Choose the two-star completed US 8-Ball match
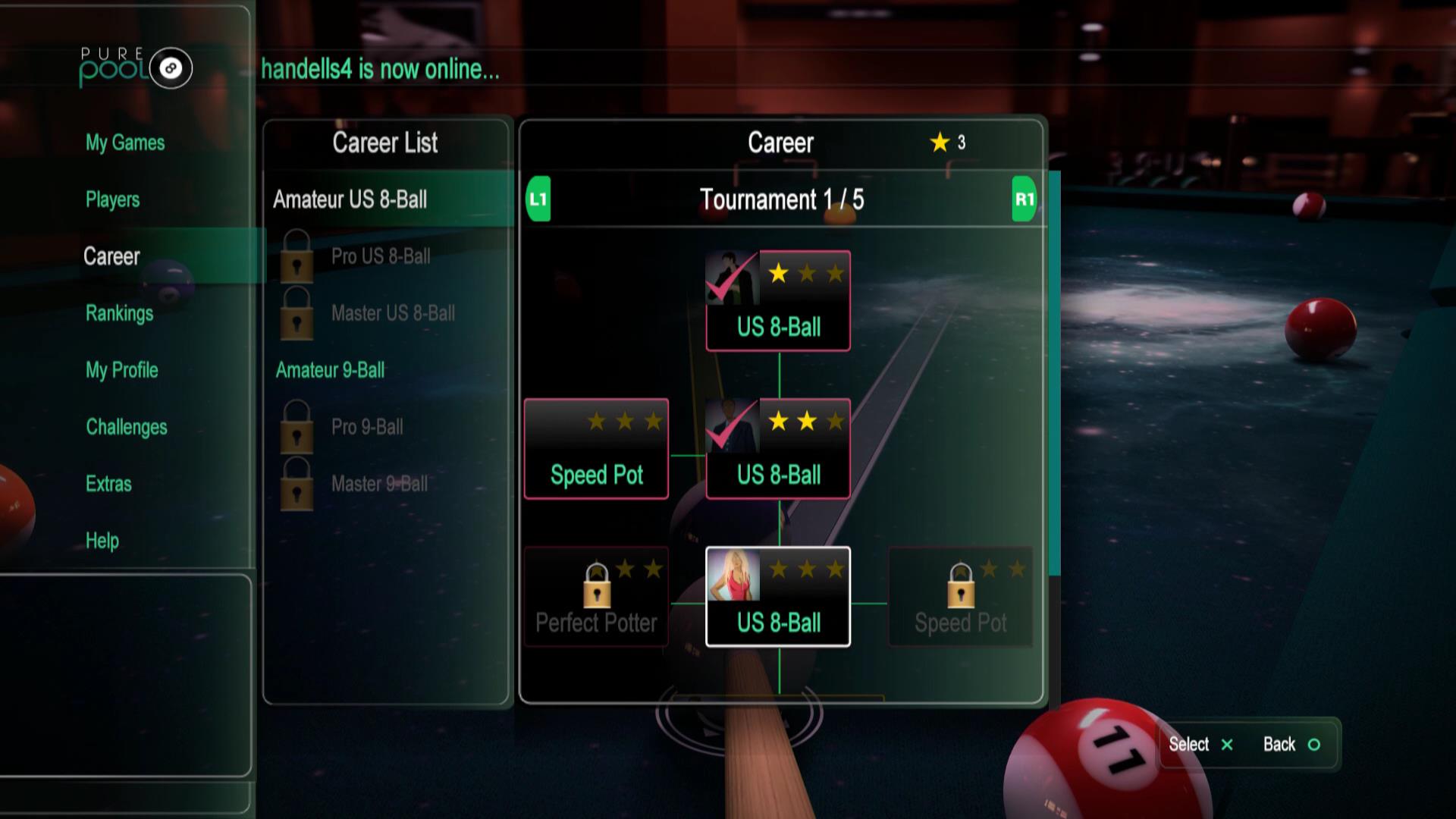 778,449
